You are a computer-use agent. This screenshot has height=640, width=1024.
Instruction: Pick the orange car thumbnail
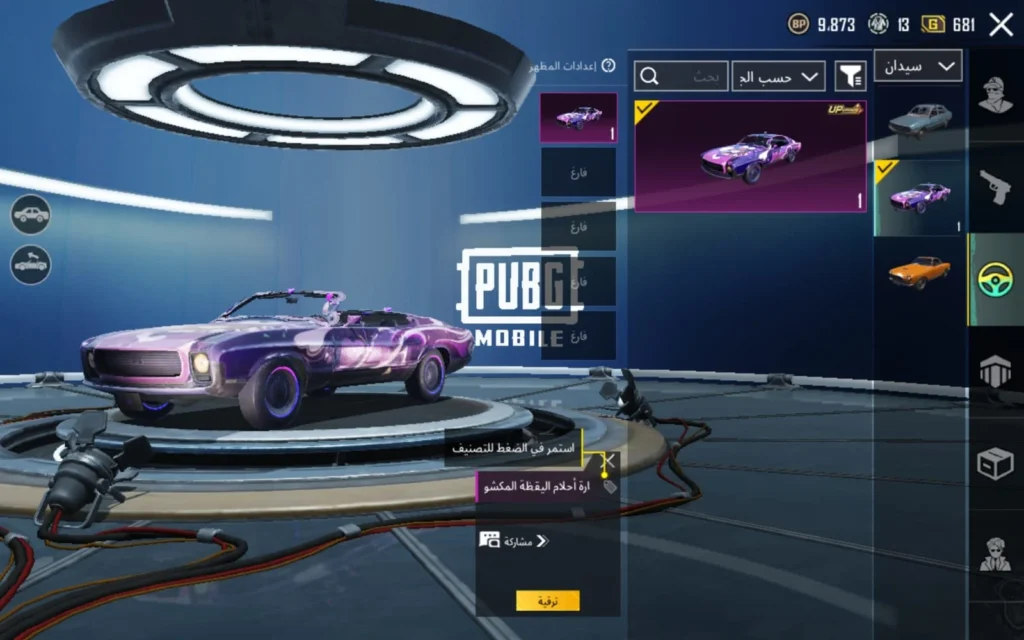919,272
